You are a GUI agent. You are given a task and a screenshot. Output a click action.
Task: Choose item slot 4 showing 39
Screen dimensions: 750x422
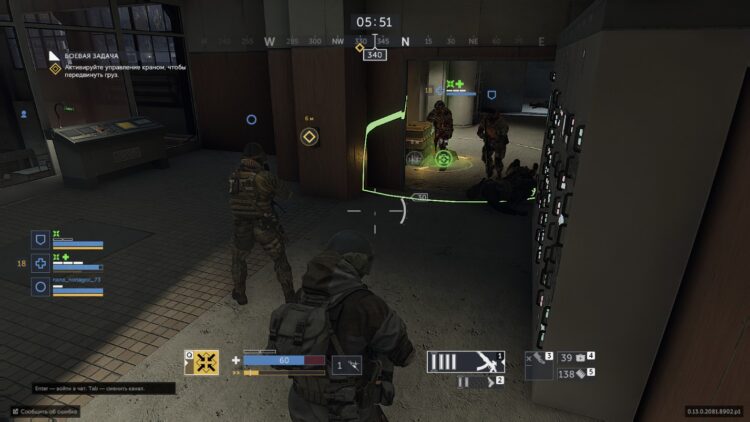(x=576, y=356)
